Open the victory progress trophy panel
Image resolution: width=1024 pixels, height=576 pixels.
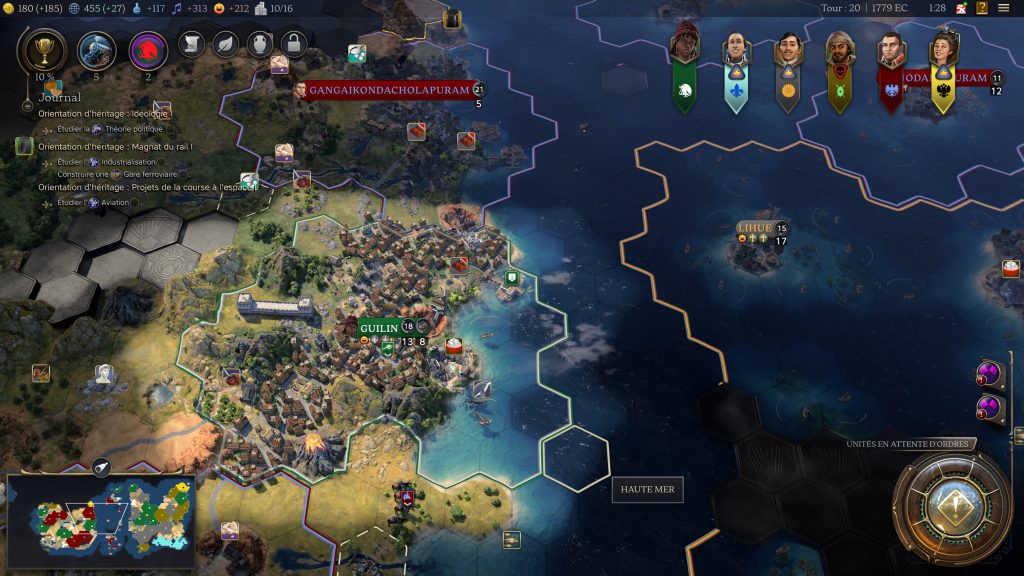click(43, 50)
